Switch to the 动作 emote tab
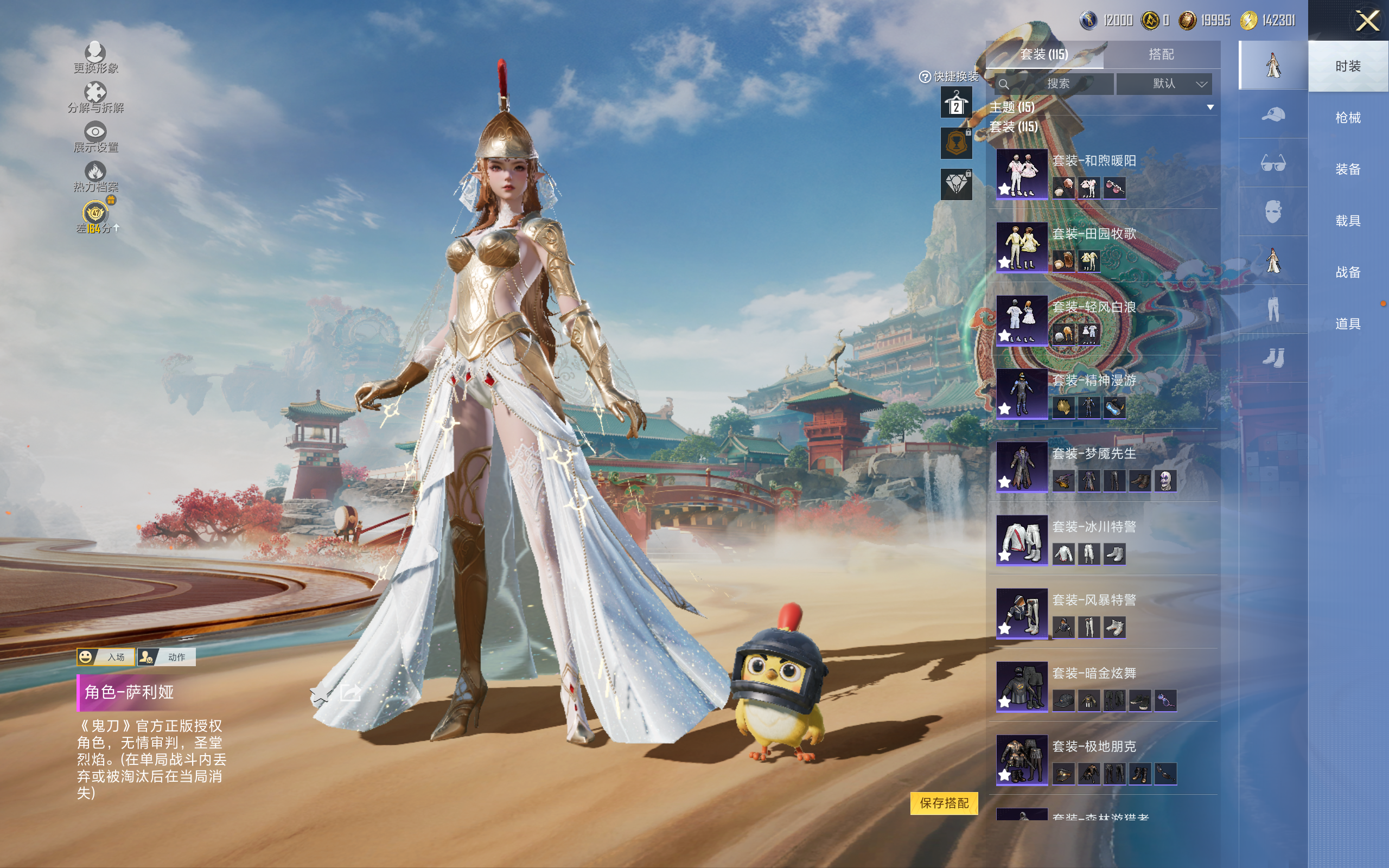 click(x=167, y=657)
